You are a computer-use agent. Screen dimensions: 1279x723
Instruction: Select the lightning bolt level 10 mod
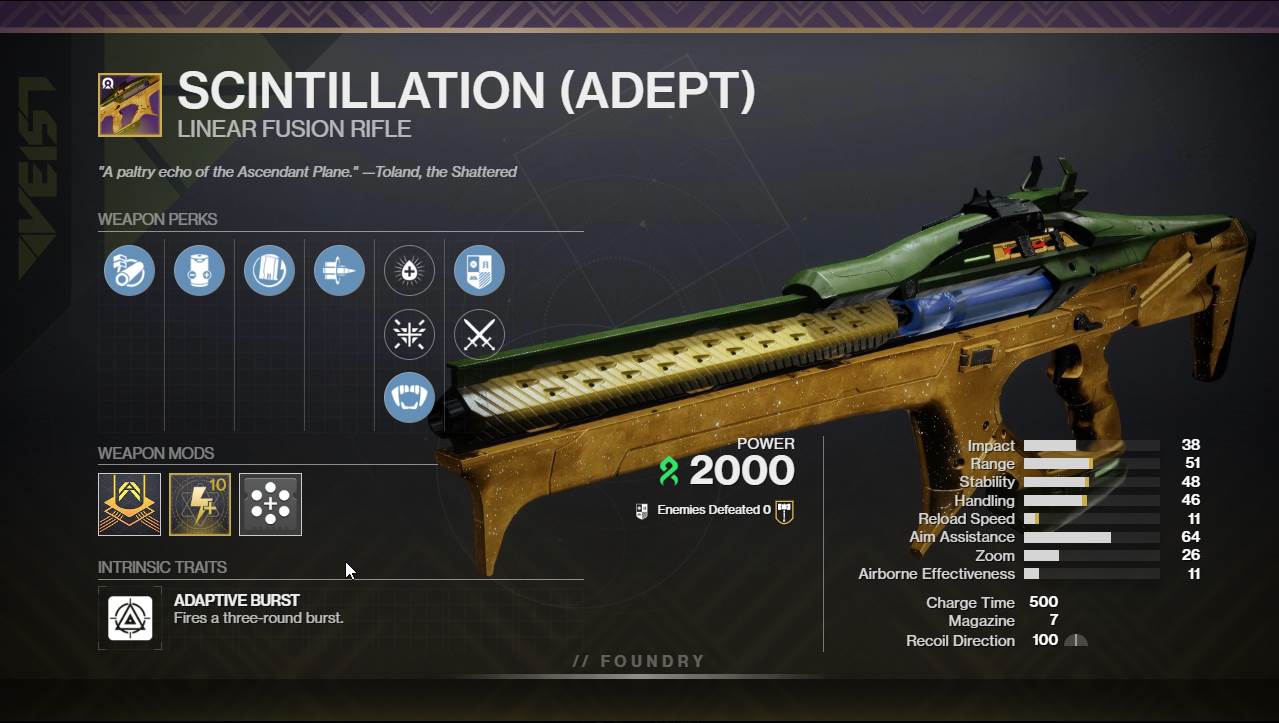coord(200,504)
